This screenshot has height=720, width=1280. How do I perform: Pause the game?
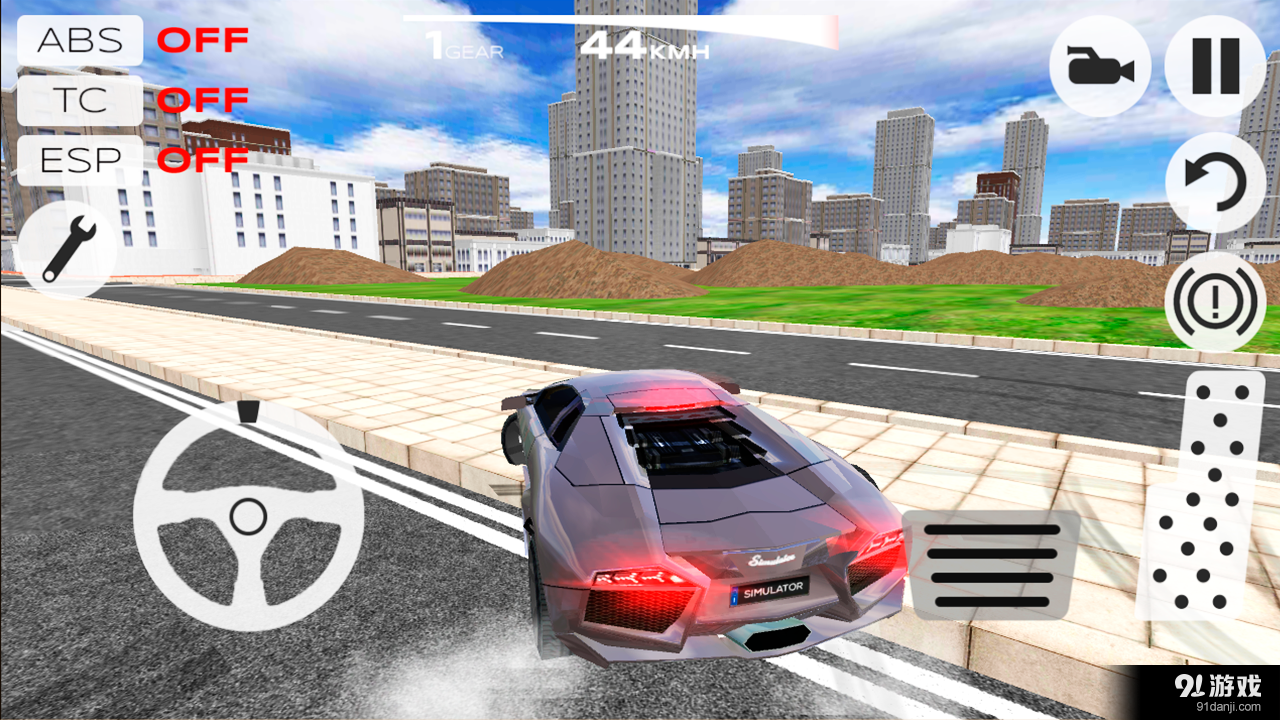click(x=1213, y=66)
